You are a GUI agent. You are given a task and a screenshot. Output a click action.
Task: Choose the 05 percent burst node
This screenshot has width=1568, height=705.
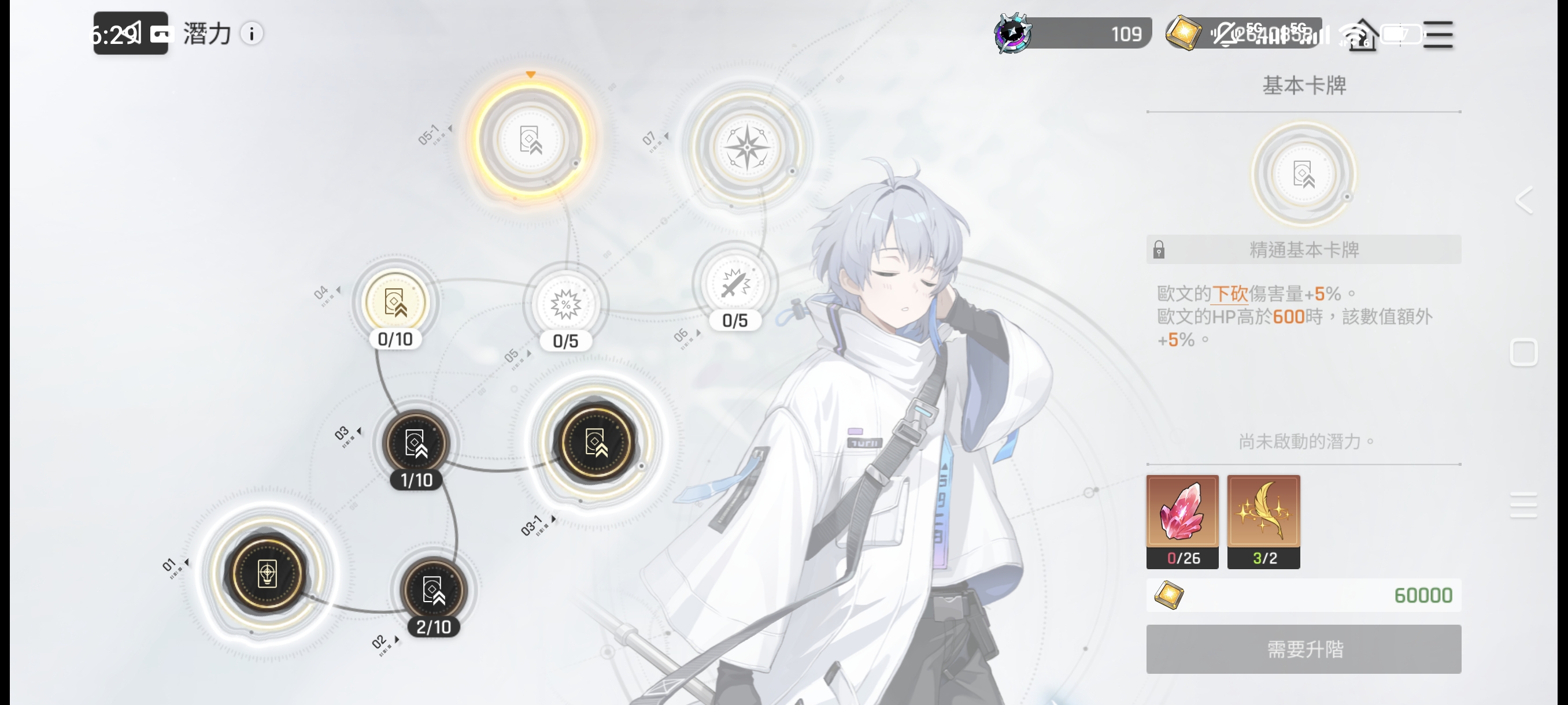click(x=565, y=305)
